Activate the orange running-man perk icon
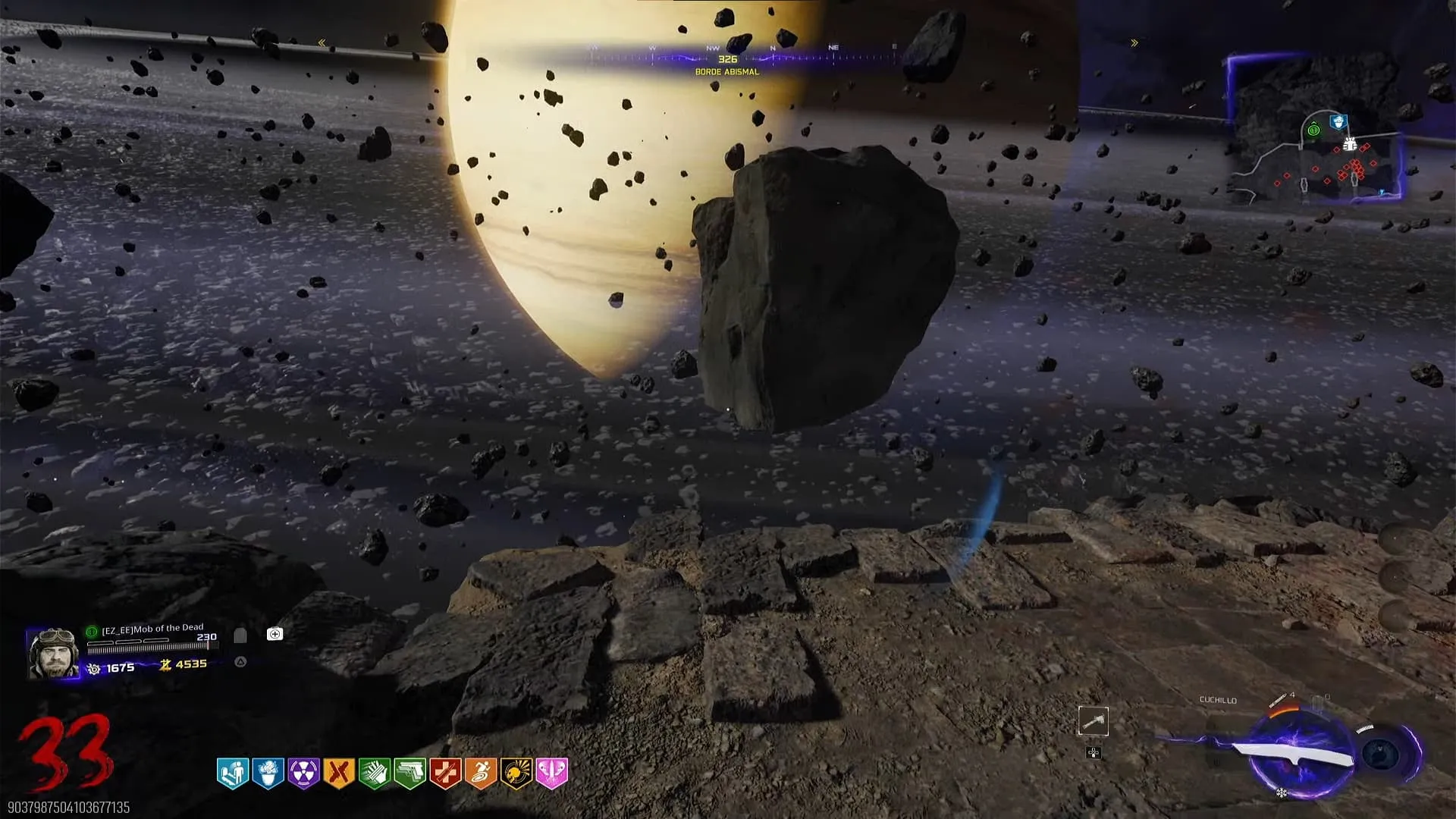 [481, 773]
